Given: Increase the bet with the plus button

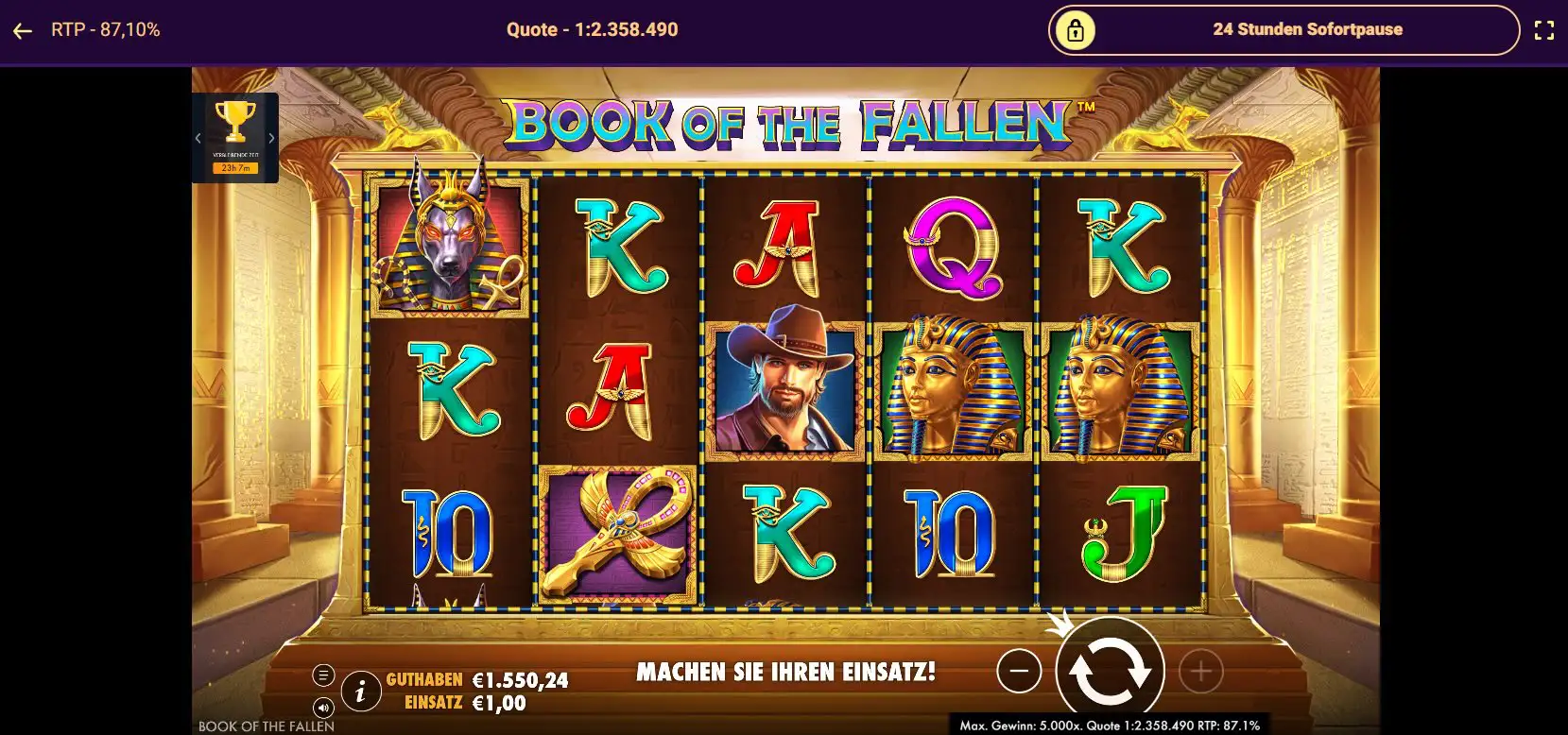Looking at the screenshot, I should click(x=1200, y=672).
